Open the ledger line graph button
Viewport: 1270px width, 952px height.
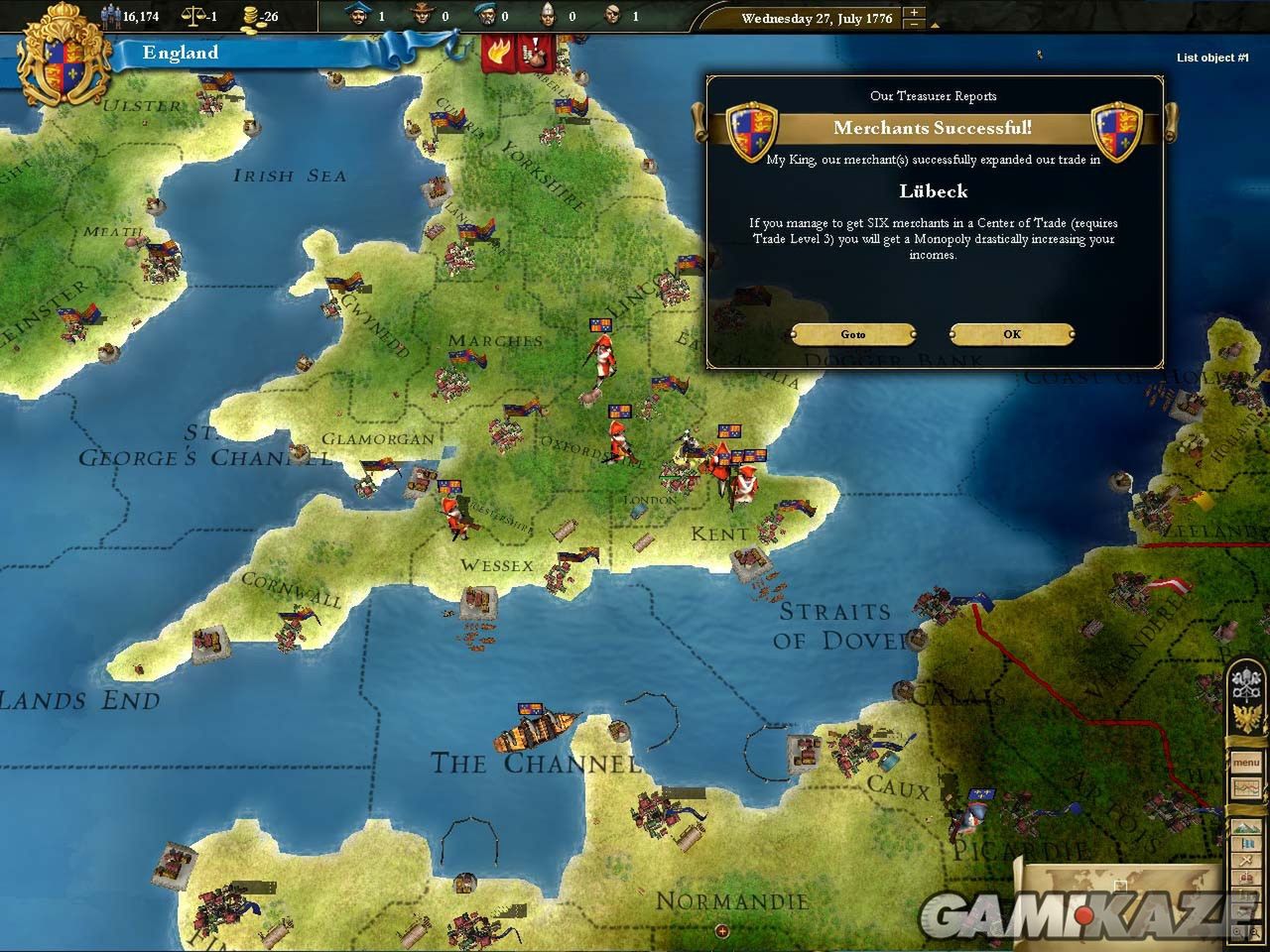1246,788
